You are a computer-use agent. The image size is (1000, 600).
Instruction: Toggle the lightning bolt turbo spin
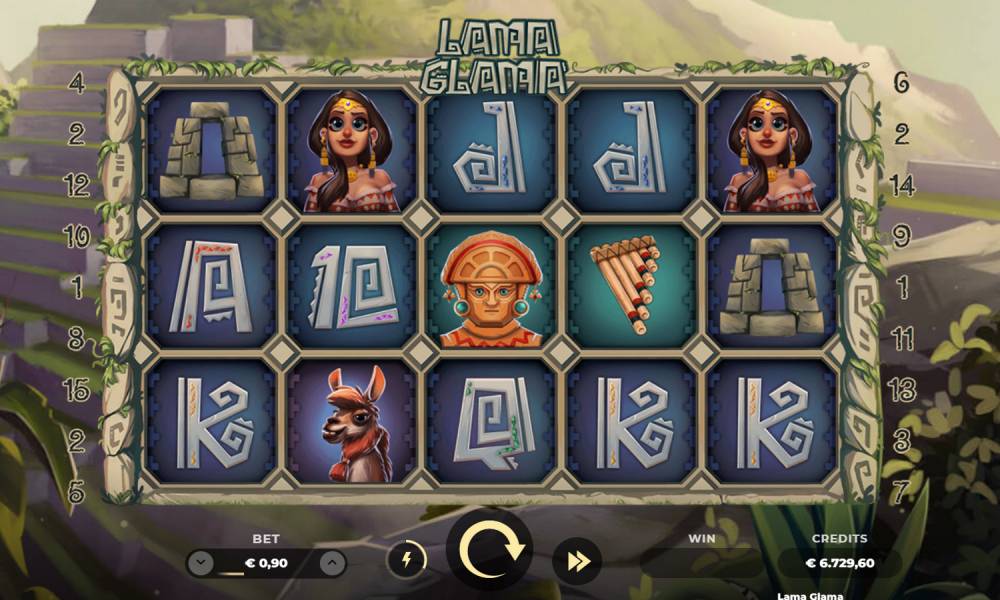tap(407, 560)
